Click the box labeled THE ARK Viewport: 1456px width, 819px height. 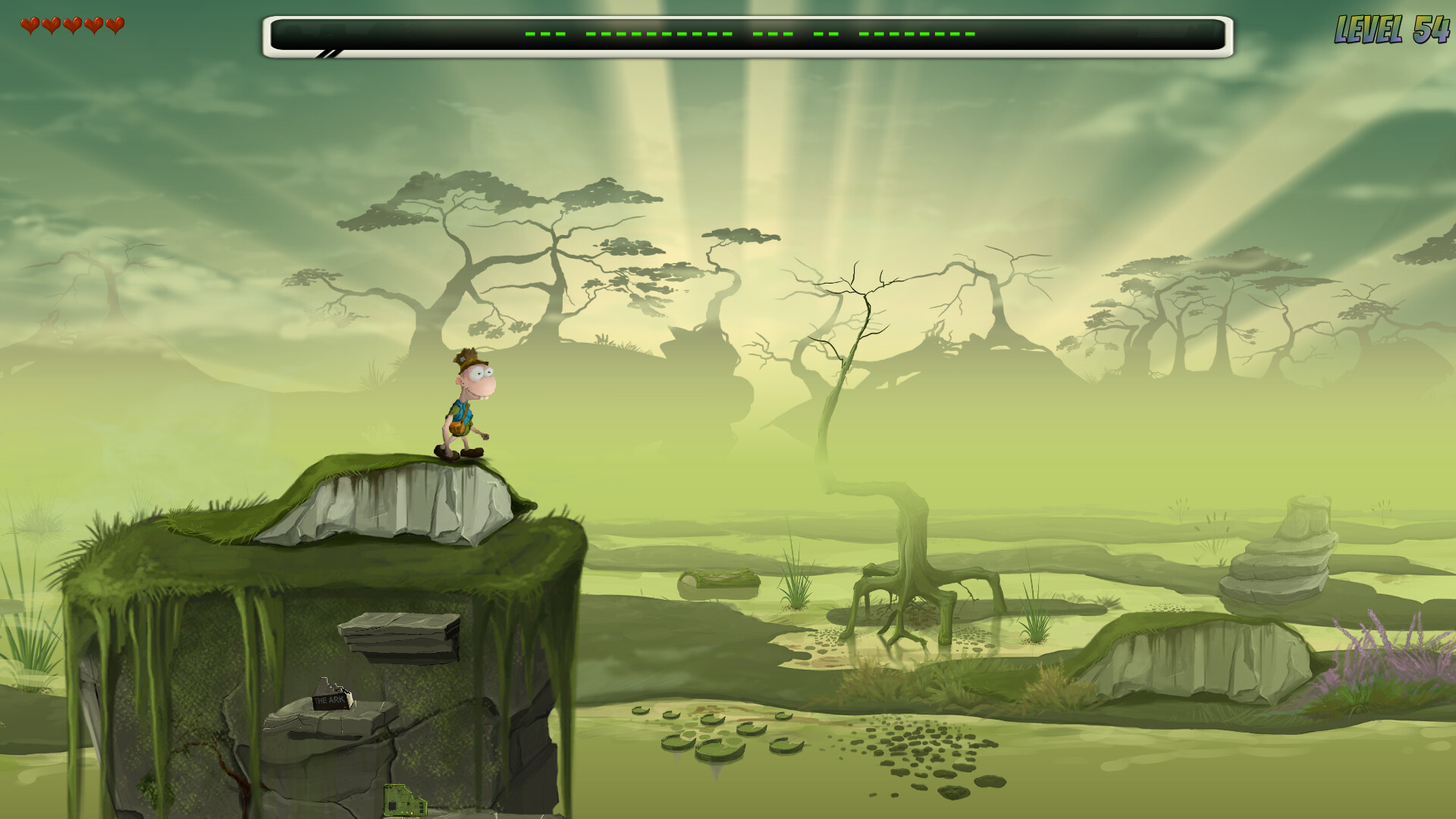pyautogui.click(x=331, y=701)
